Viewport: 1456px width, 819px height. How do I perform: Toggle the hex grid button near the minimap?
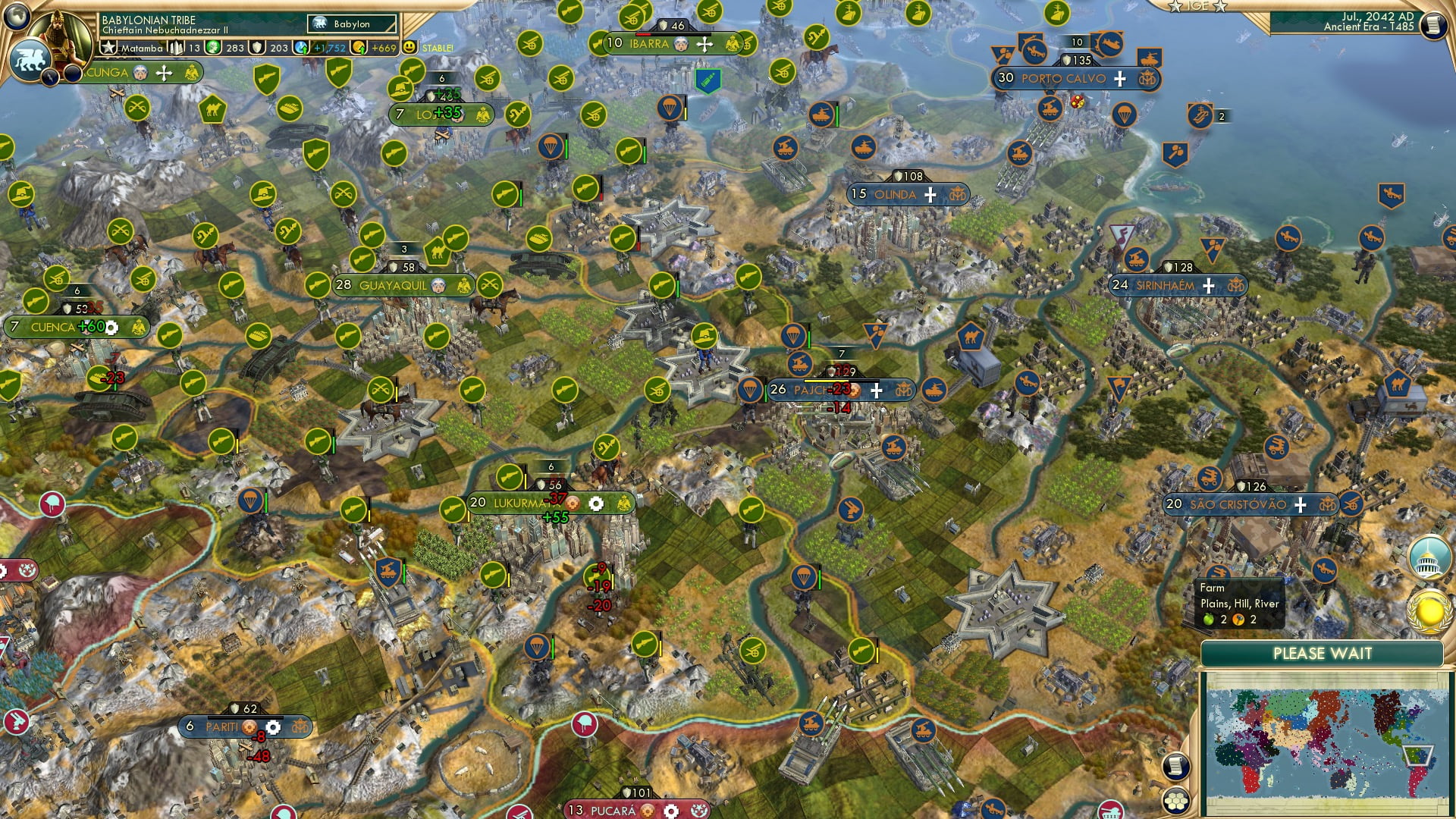click(1176, 800)
